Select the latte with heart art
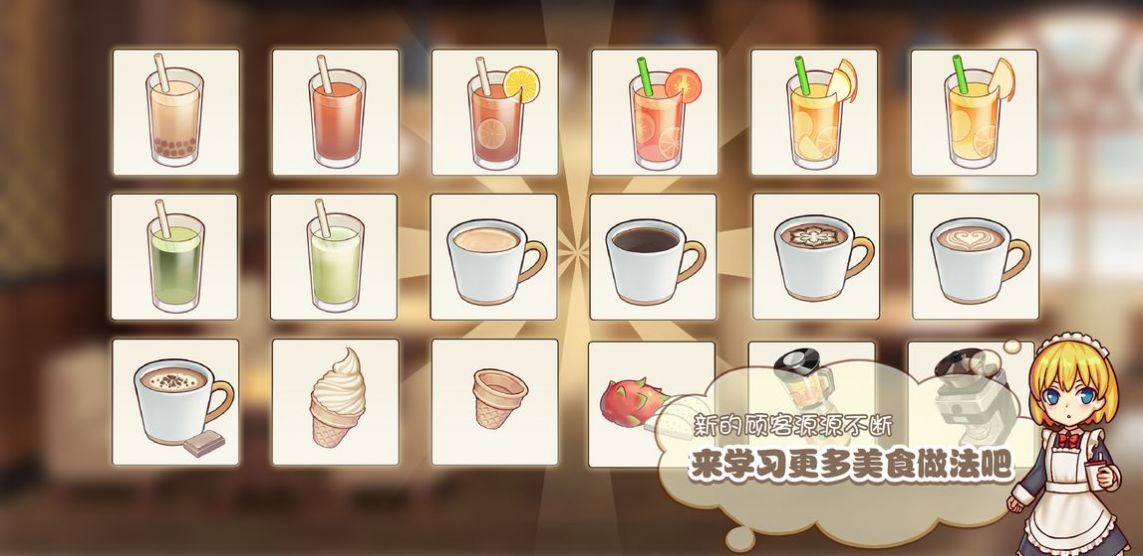Viewport: 1143px width, 556px height. pyautogui.click(x=975, y=257)
